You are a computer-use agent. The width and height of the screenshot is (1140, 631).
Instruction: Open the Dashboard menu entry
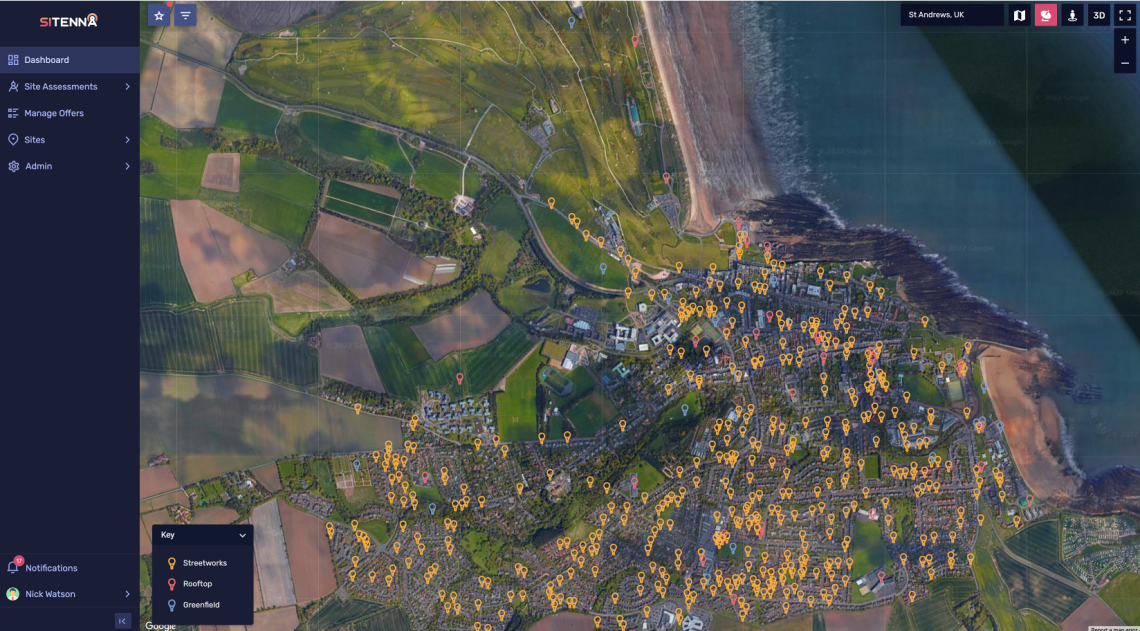point(47,60)
